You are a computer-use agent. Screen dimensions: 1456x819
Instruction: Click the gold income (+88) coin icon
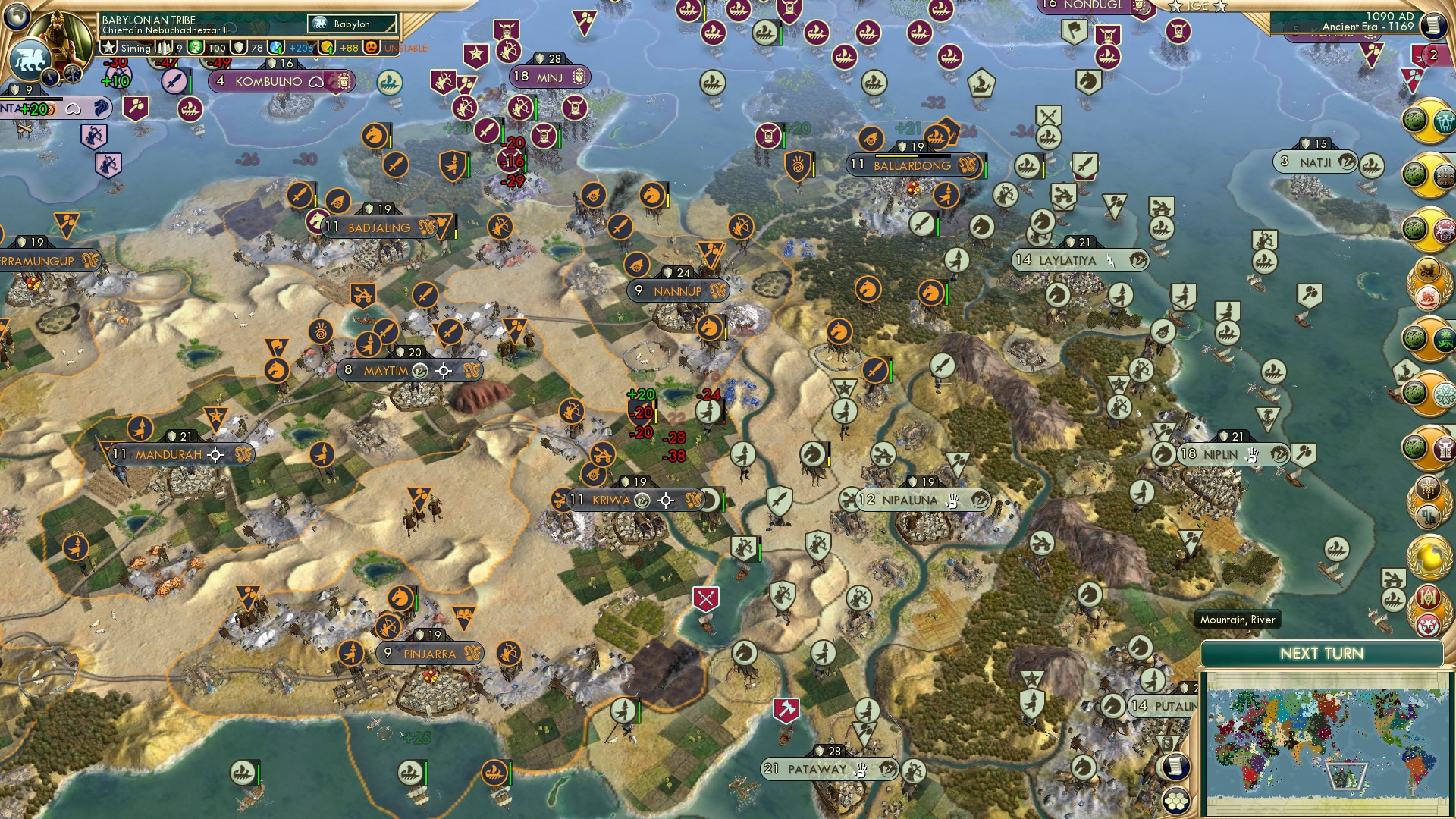point(327,46)
